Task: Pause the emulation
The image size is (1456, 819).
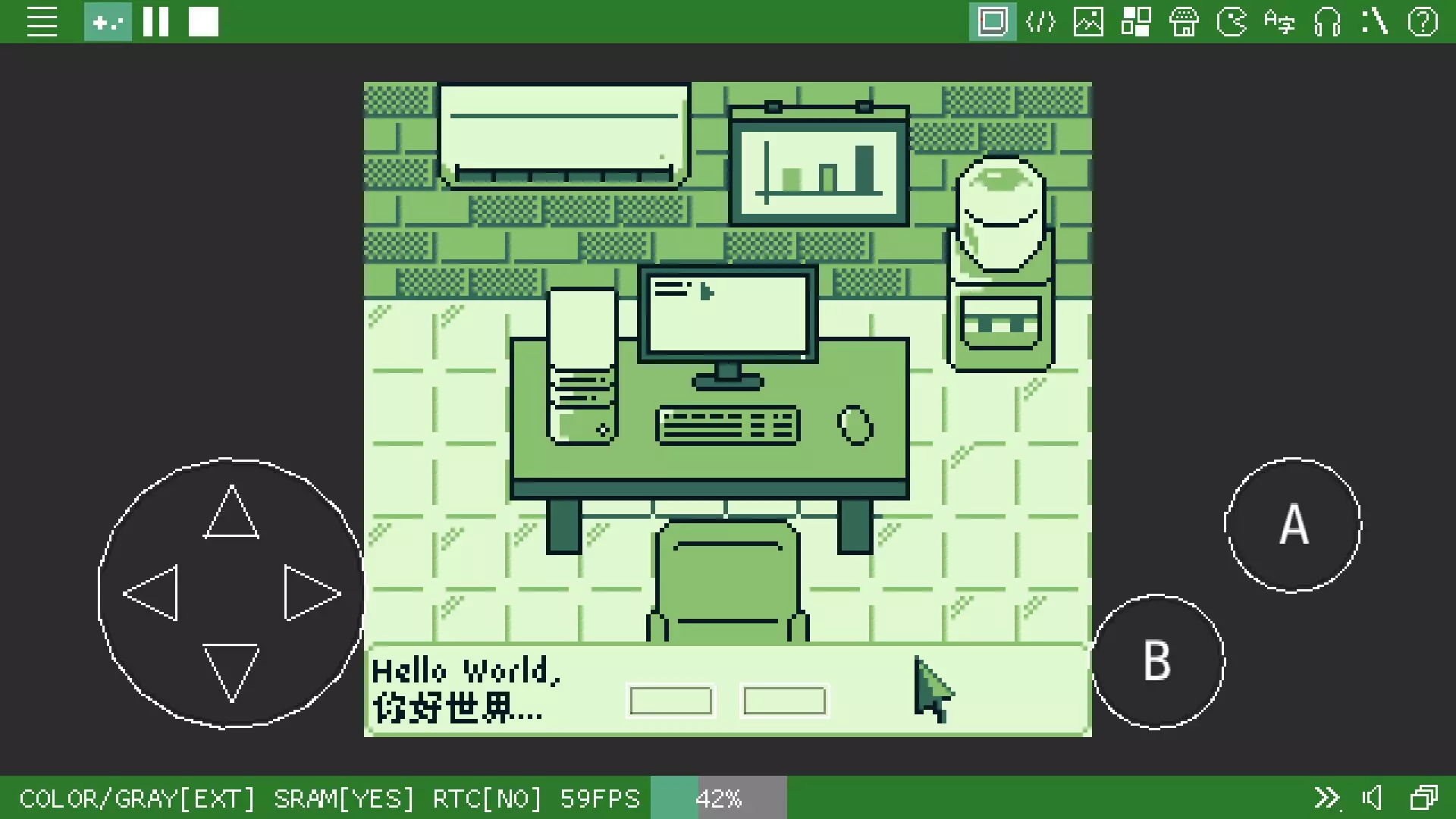Action: click(155, 22)
